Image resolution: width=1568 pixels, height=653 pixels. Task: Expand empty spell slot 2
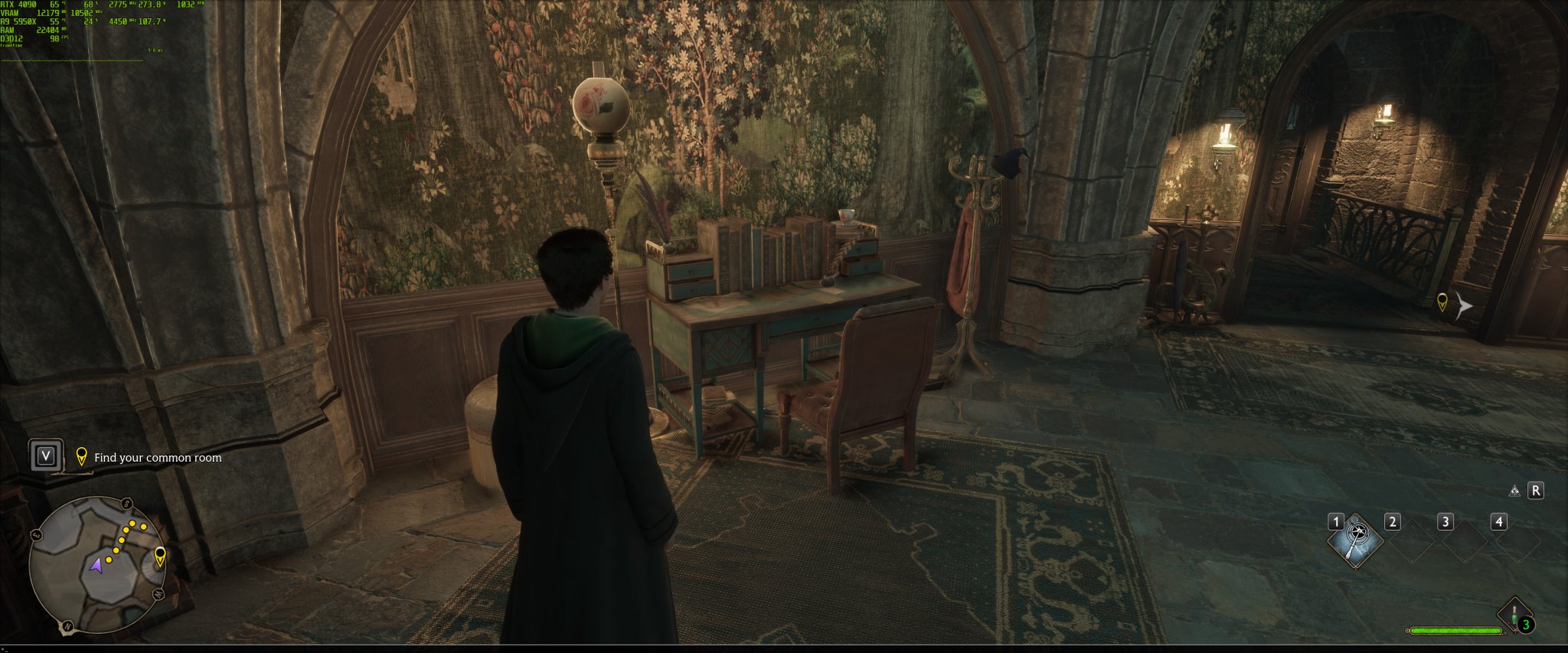pos(1411,540)
